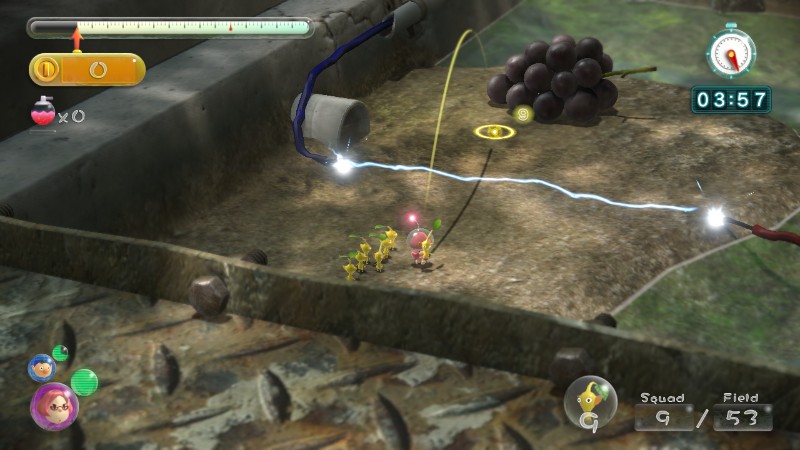Click the coin icon on orange panel
Screen dimensions: 800x450
(x=45, y=69)
